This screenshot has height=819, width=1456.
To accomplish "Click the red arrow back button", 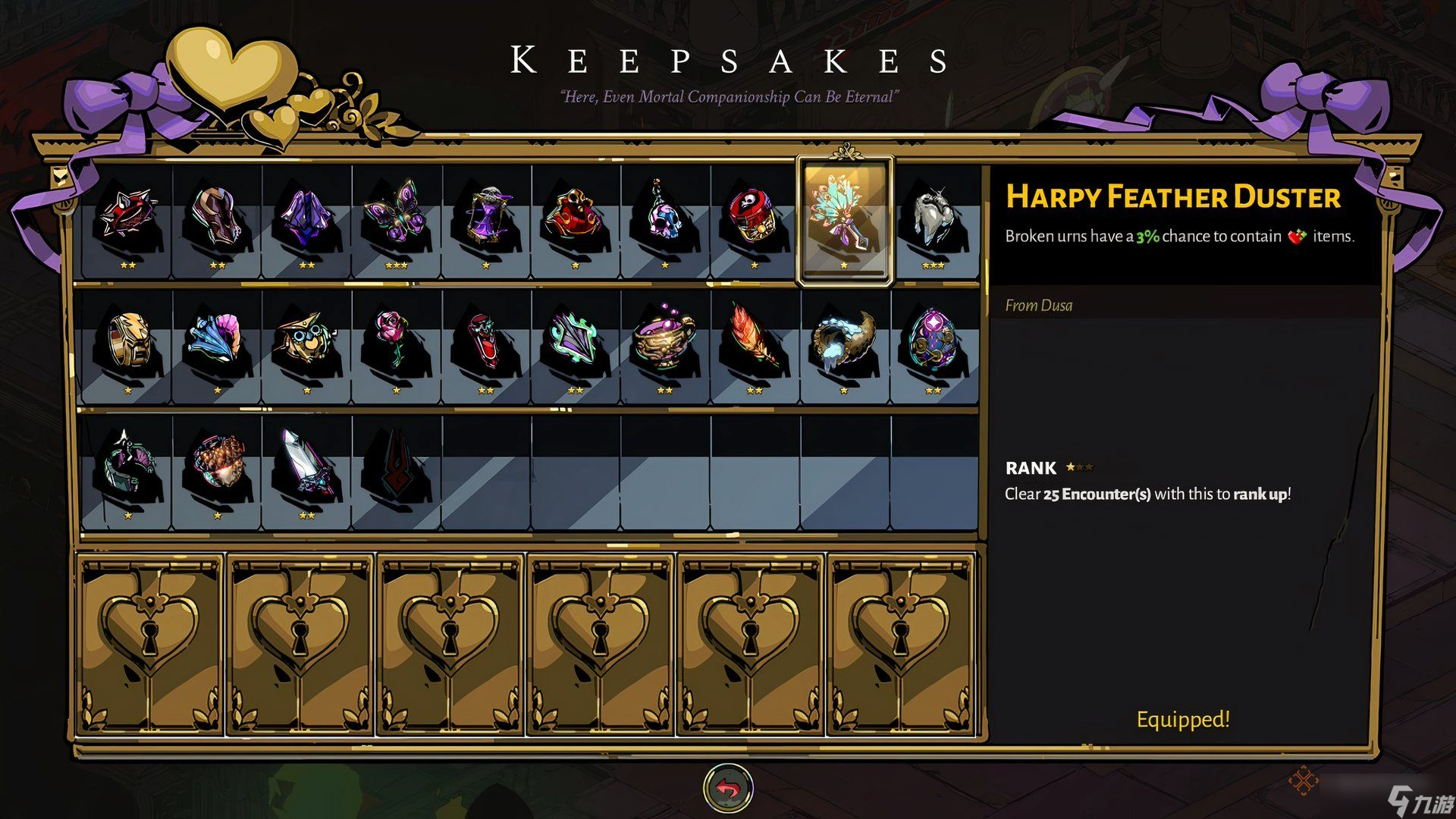I will point(728,789).
